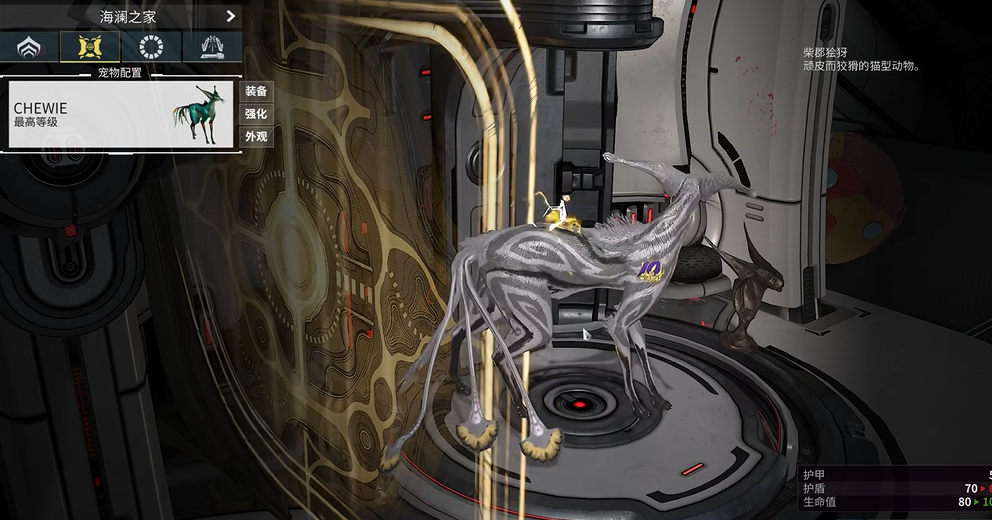
Task: Choose the 外观 (Appearance) button
Action: click(256, 137)
